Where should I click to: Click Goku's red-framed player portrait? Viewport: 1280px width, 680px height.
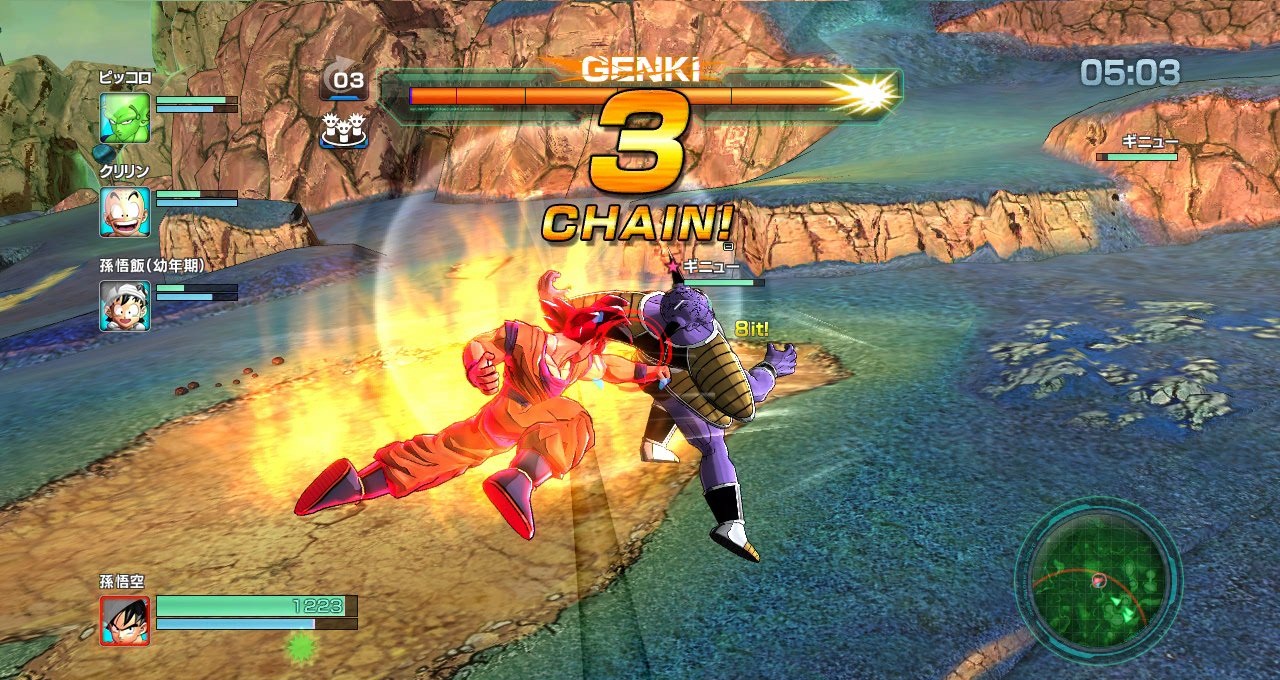pos(125,620)
